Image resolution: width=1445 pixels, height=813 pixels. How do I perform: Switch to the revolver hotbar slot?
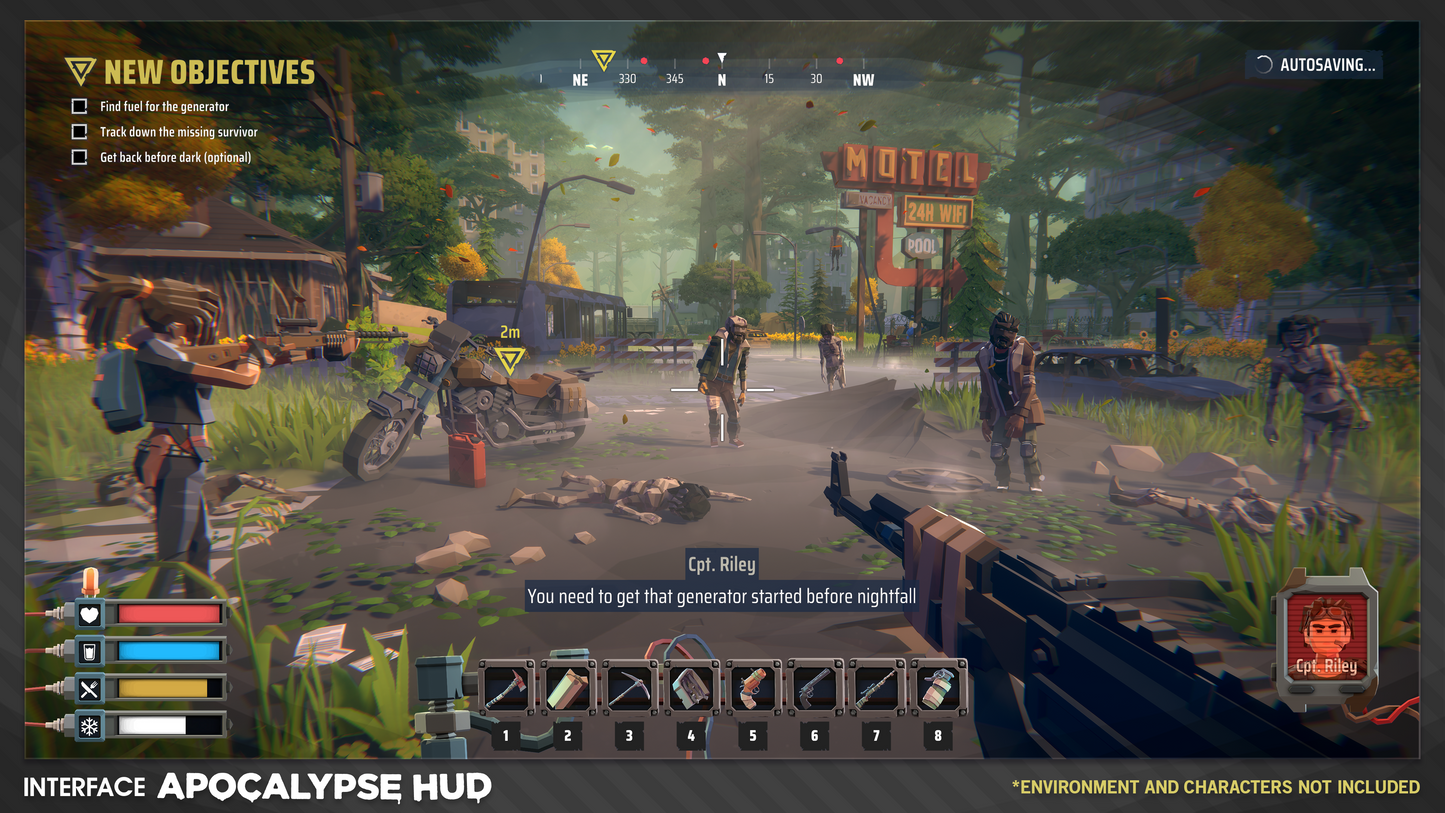click(x=814, y=687)
